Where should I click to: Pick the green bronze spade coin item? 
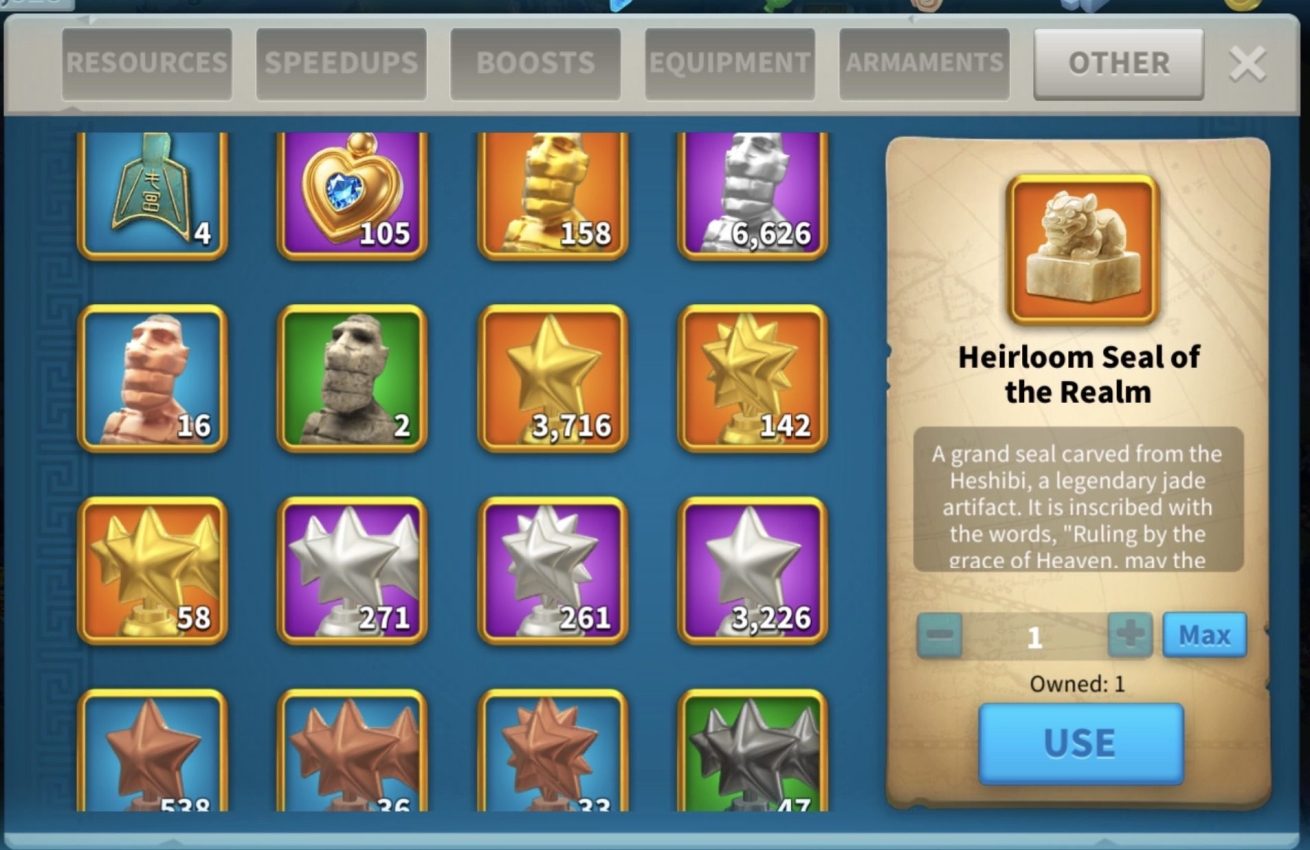tap(152, 195)
